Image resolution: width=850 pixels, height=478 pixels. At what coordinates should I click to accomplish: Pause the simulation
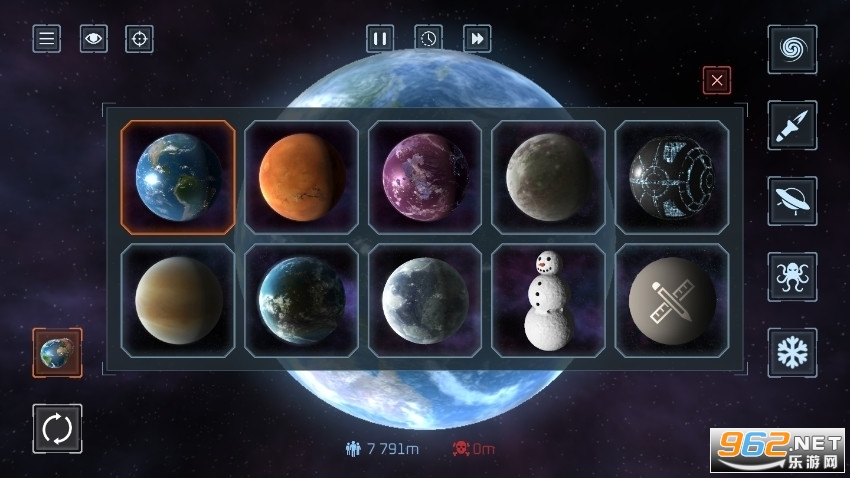(380, 39)
